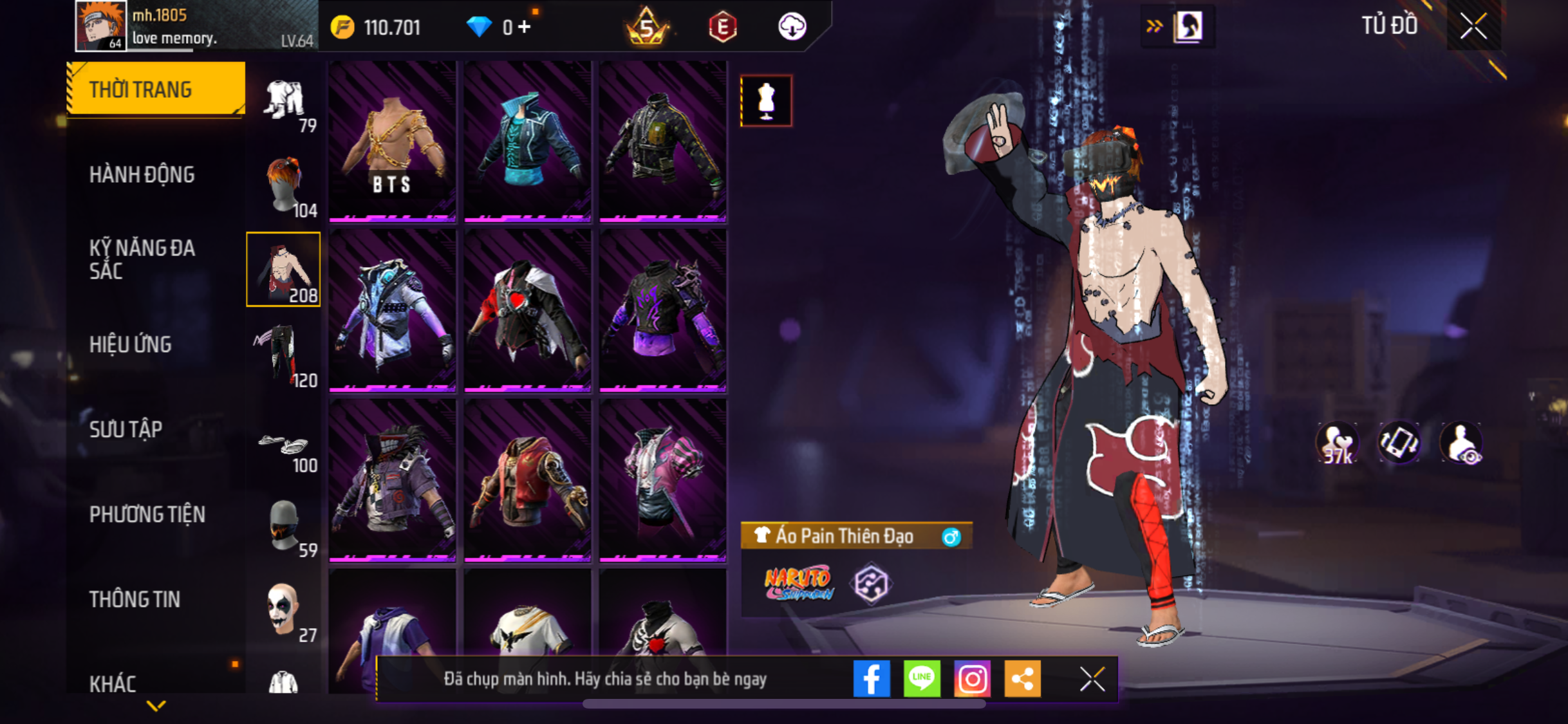
Task: Click the mannequin outfit preset icon
Action: click(766, 101)
